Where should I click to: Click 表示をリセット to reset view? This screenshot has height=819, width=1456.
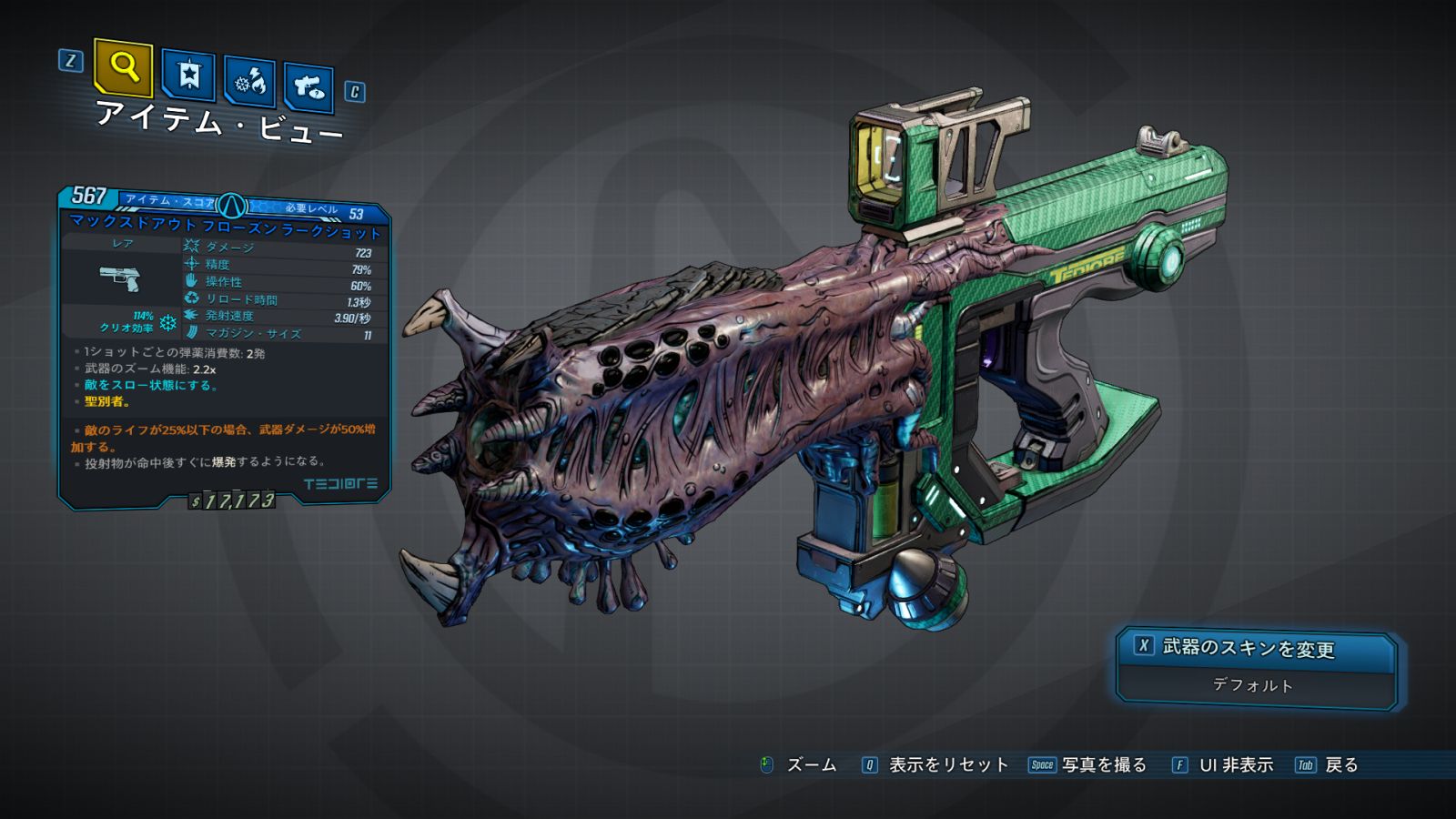click(947, 765)
